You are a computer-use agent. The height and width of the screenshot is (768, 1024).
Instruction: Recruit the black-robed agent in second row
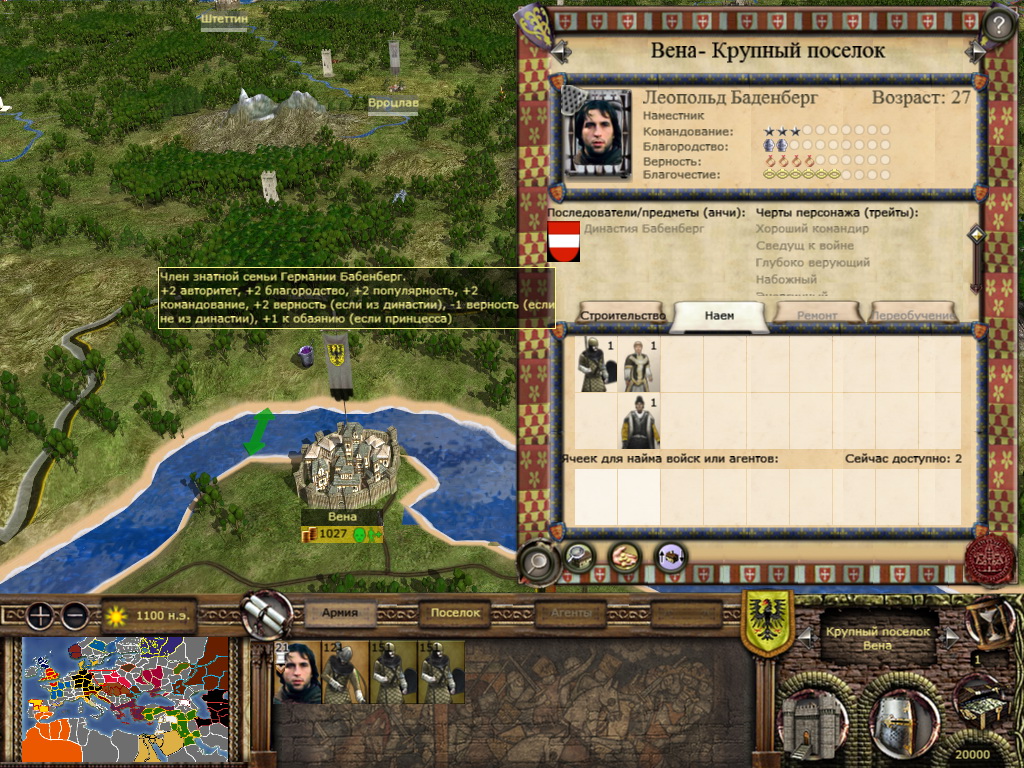[x=636, y=421]
